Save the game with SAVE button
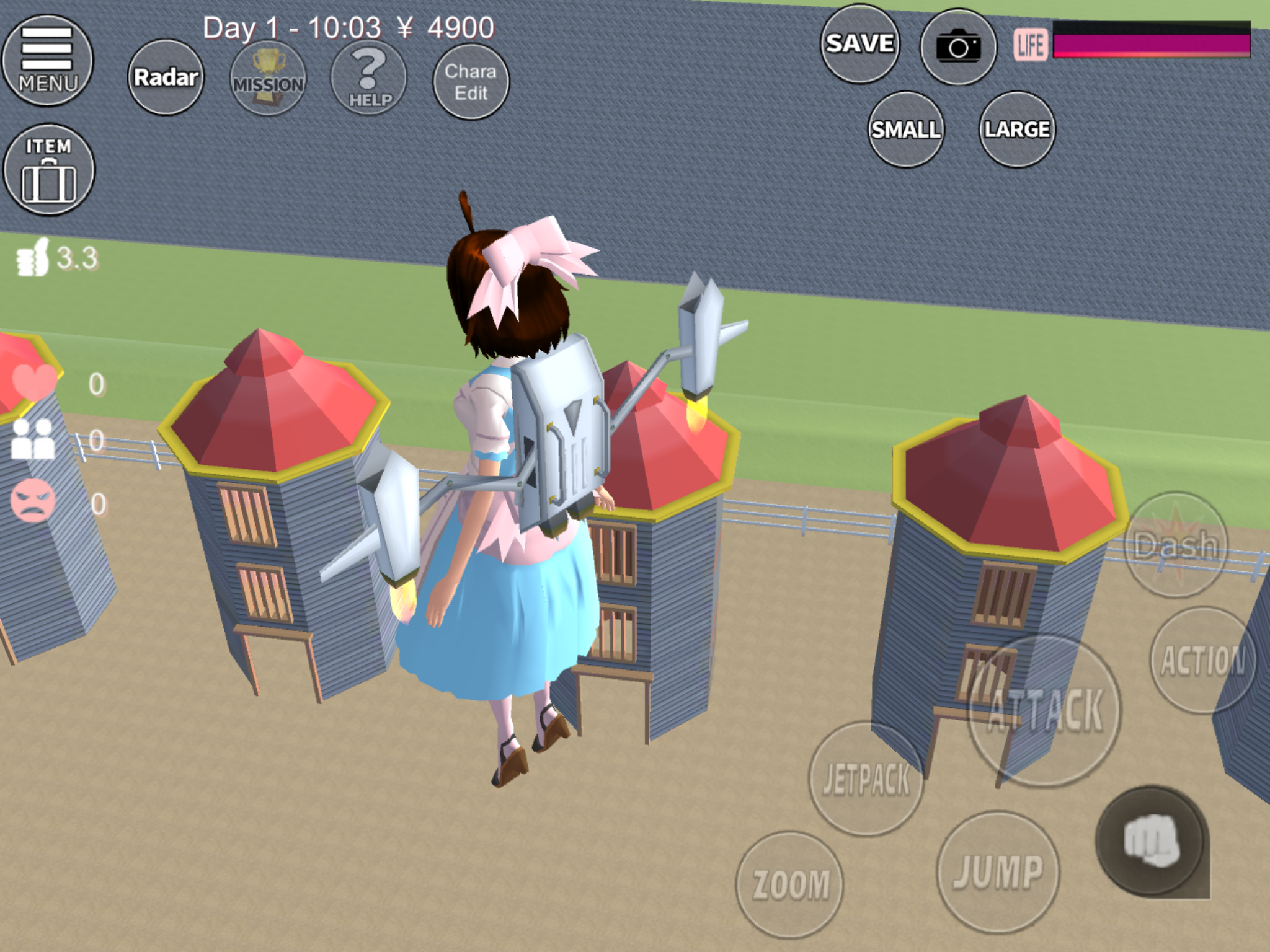The height and width of the screenshot is (952, 1270). pos(859,44)
